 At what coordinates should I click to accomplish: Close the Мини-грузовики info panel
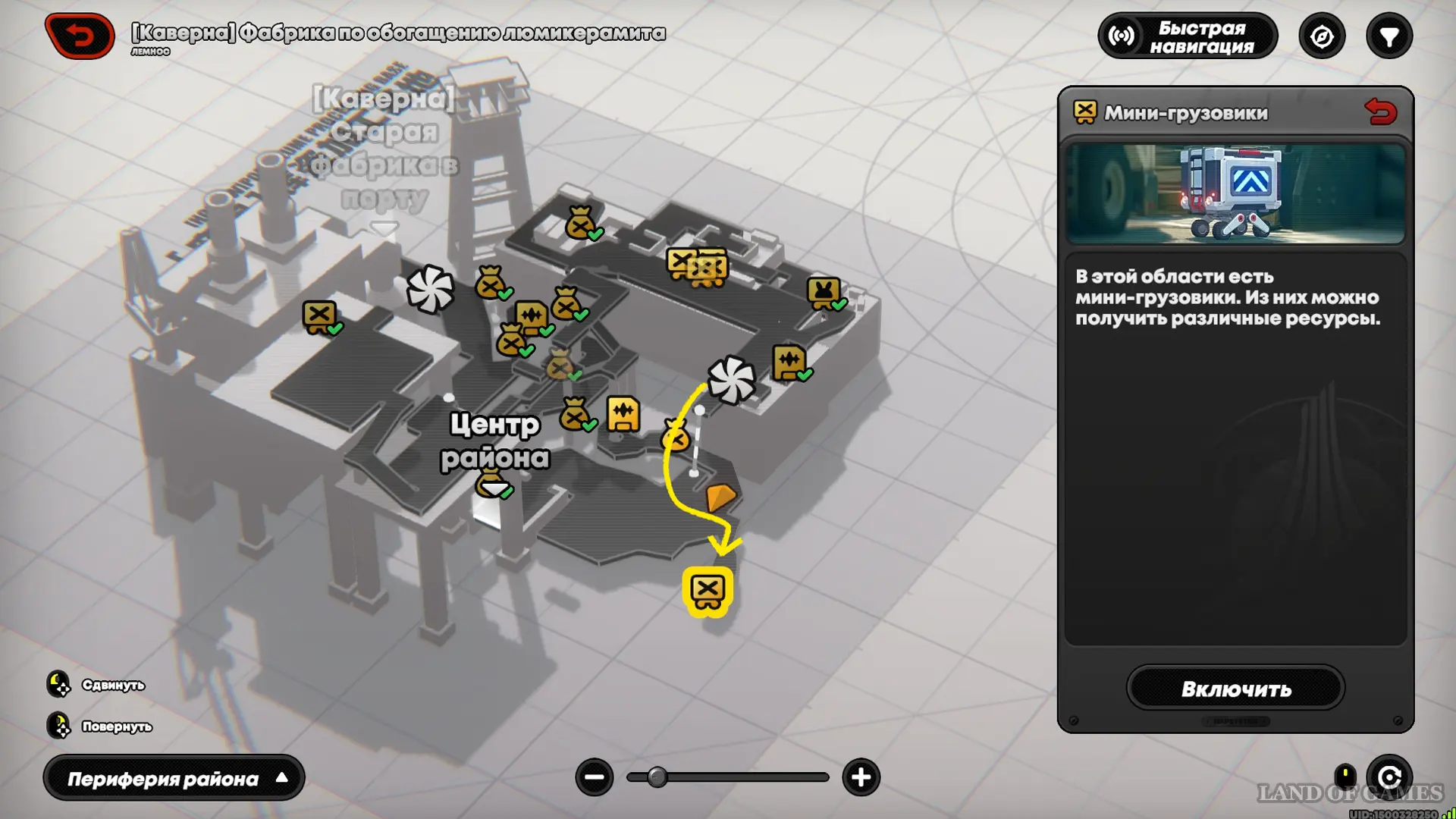(x=1380, y=112)
